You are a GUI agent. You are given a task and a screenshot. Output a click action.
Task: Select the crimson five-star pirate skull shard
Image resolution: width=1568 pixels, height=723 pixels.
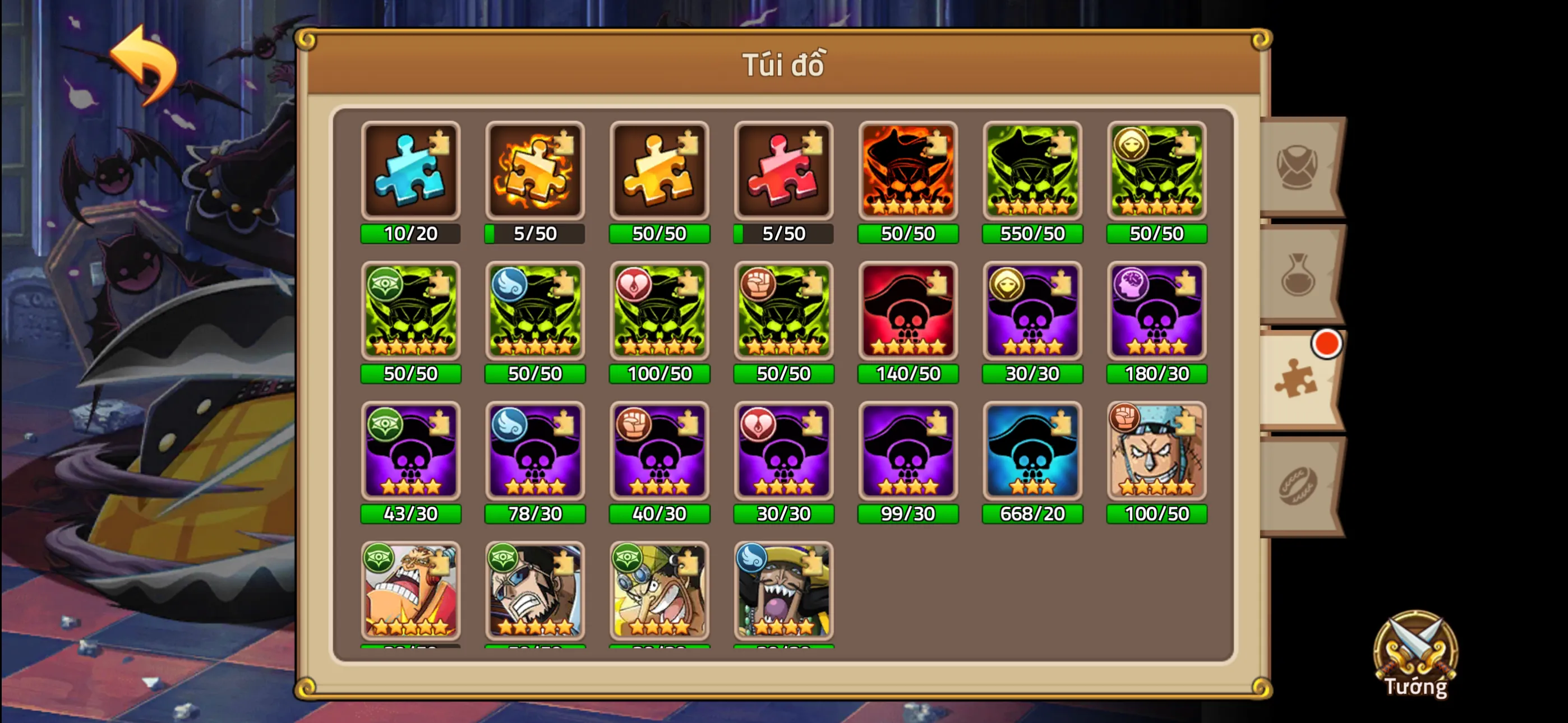click(907, 312)
